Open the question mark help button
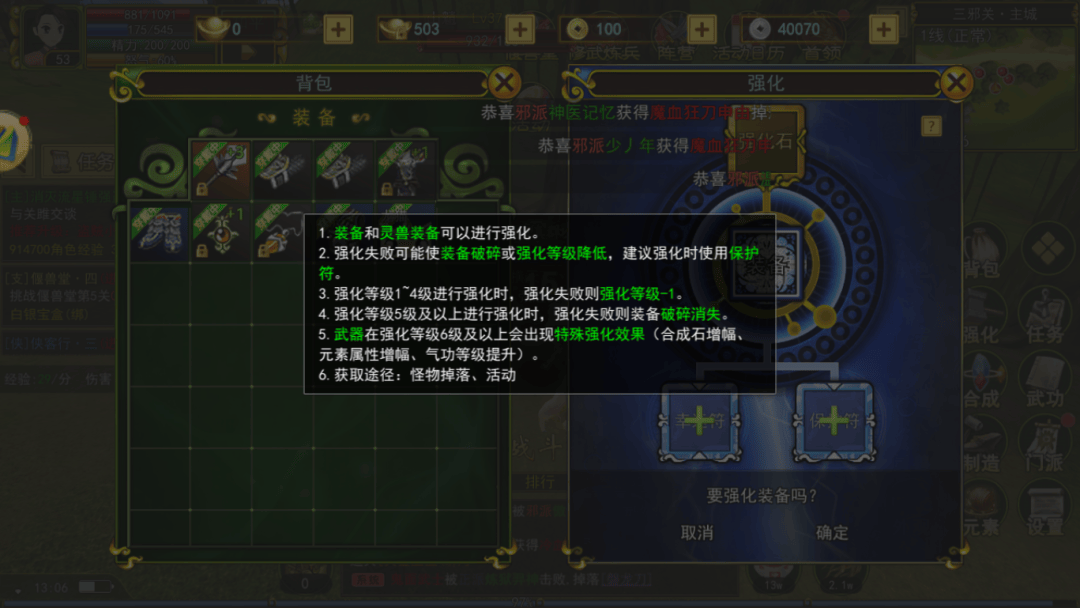The height and width of the screenshot is (608, 1080). [931, 126]
